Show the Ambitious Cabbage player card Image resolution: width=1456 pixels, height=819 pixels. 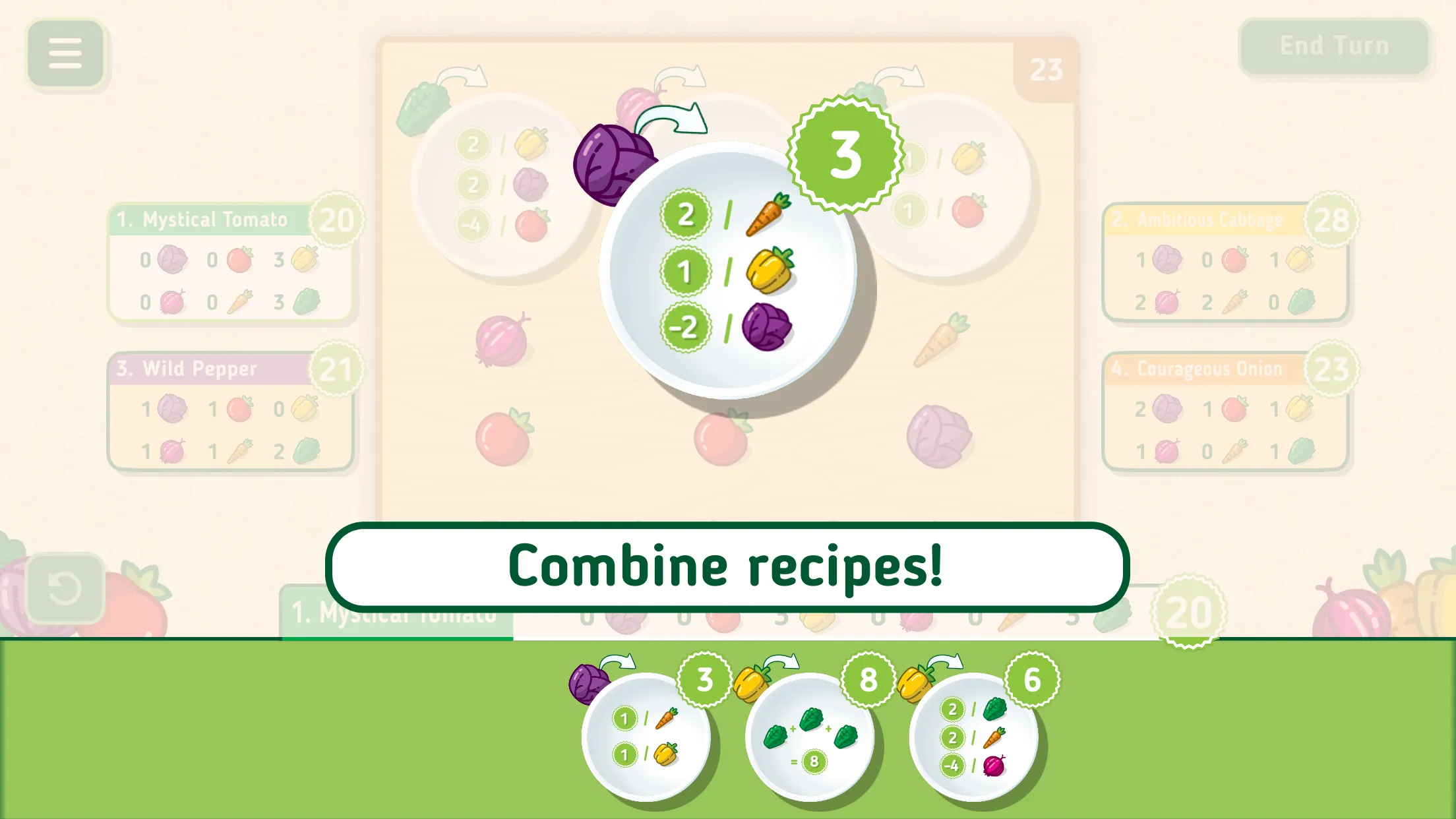click(1225, 264)
